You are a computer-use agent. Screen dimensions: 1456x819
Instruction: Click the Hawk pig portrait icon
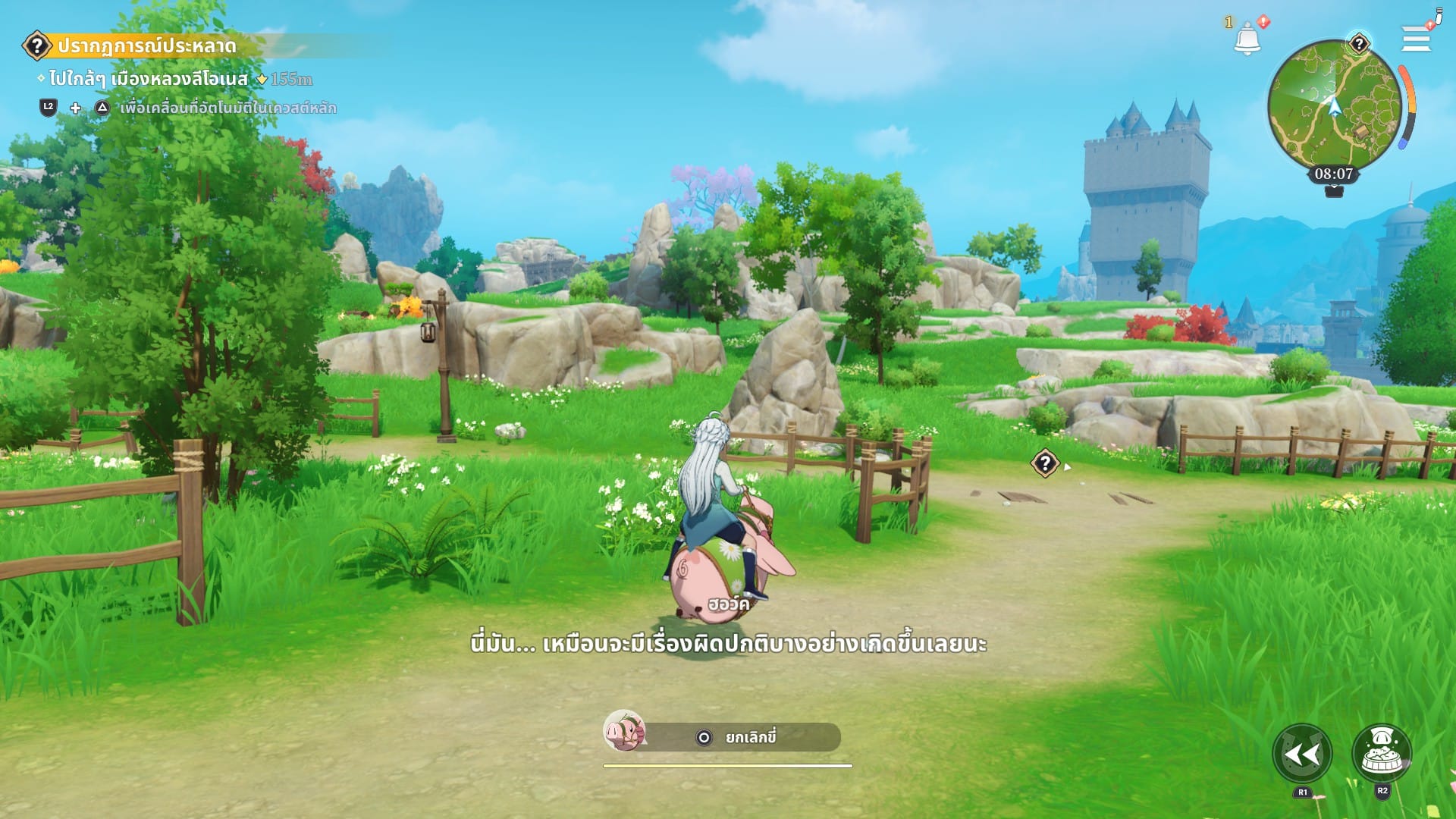pyautogui.click(x=624, y=731)
